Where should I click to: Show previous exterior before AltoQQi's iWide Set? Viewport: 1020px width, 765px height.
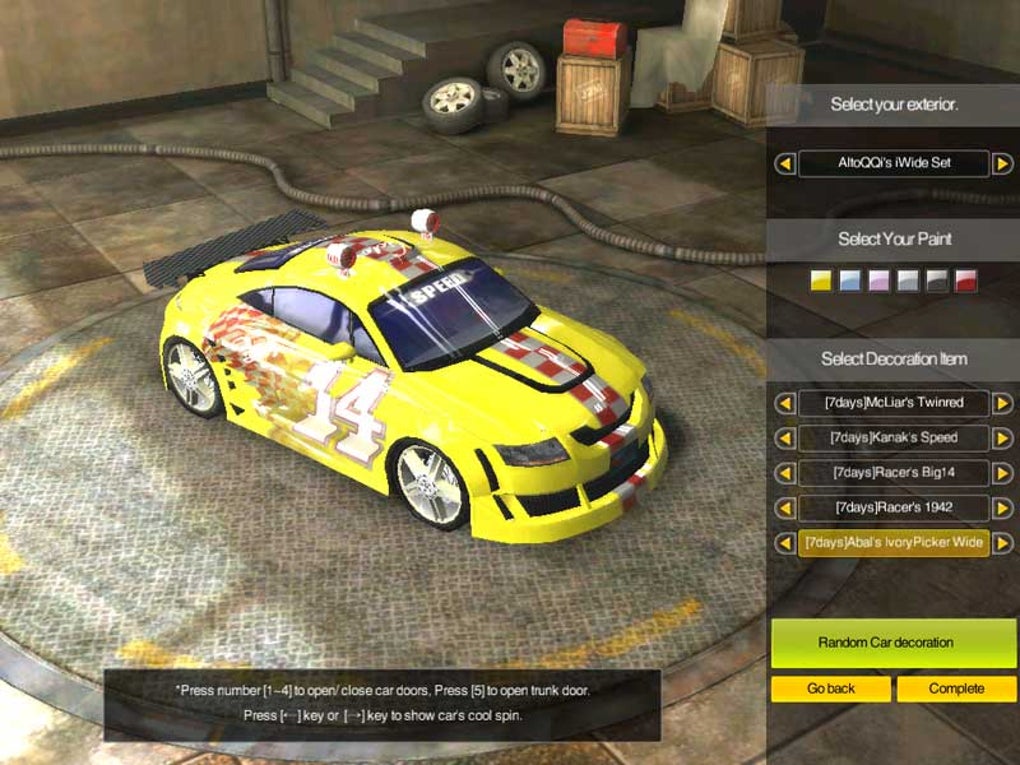click(785, 163)
